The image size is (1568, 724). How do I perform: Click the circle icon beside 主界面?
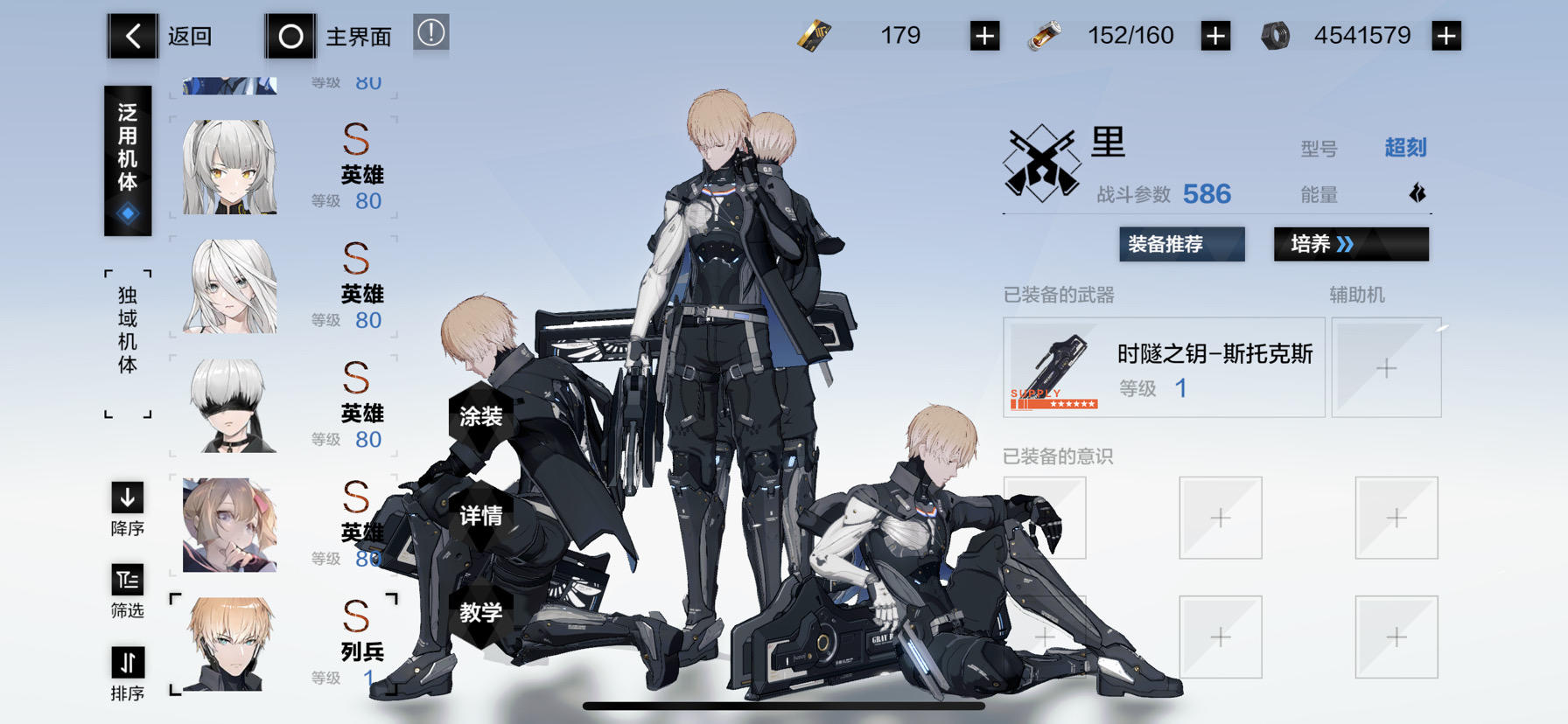pyautogui.click(x=290, y=36)
